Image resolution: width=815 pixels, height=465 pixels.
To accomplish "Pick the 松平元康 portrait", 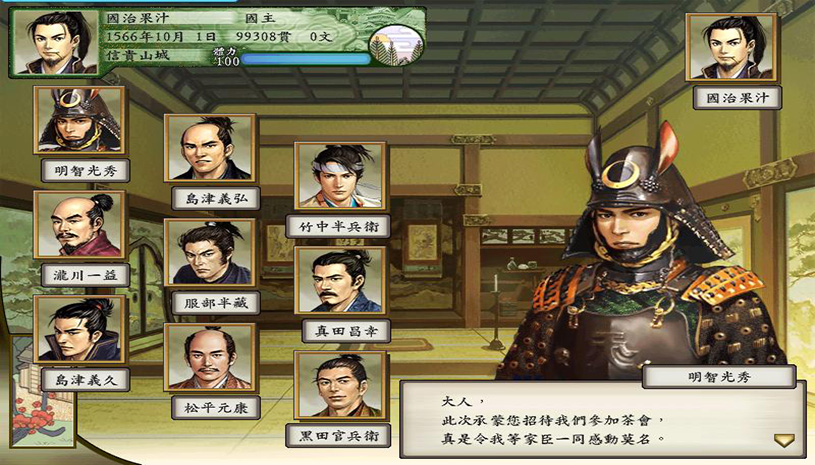I will point(209,357).
